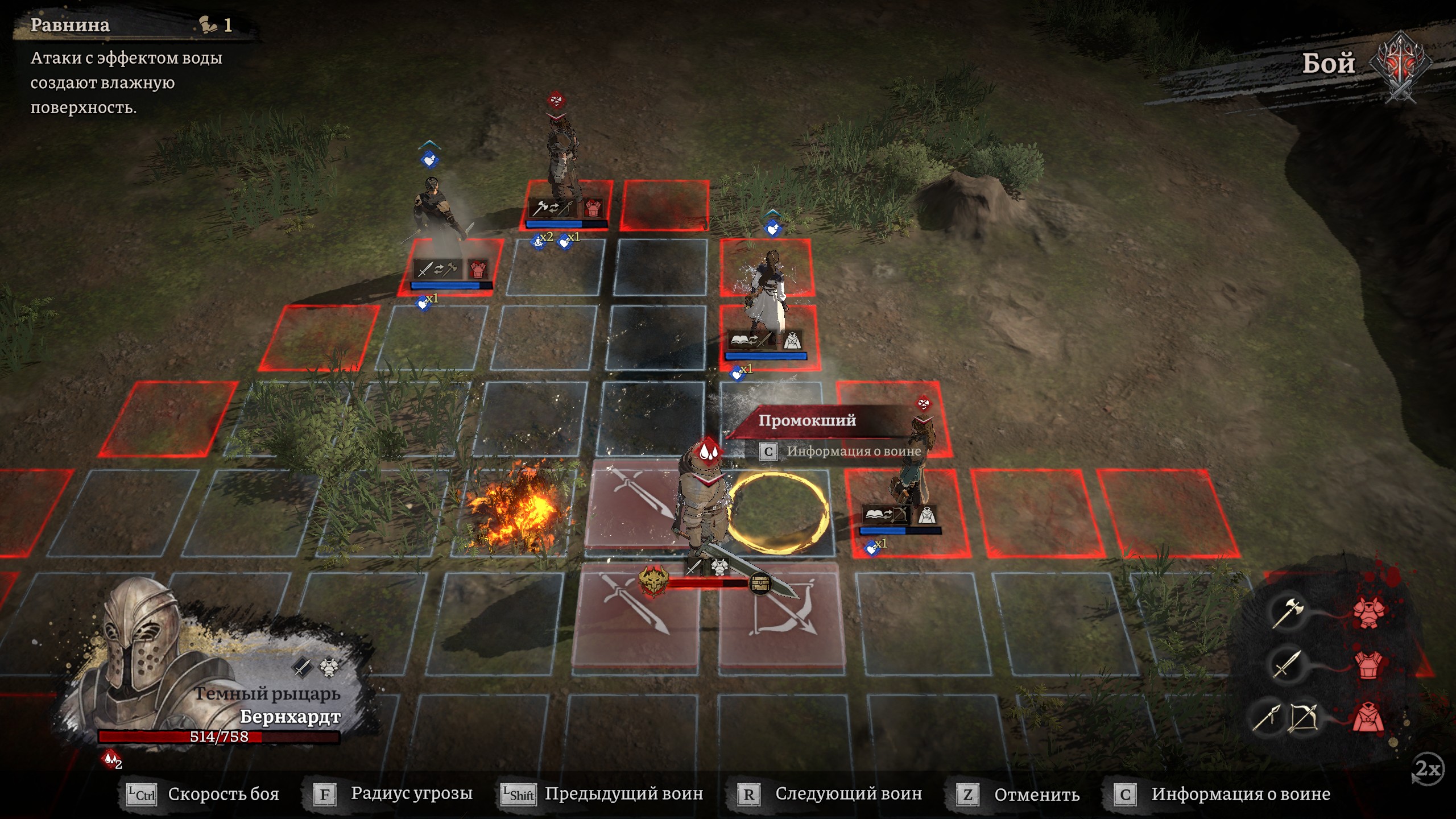The image size is (1456, 819).
Task: Click the Промокший water-drop status icon above the knight
Action: [x=707, y=452]
